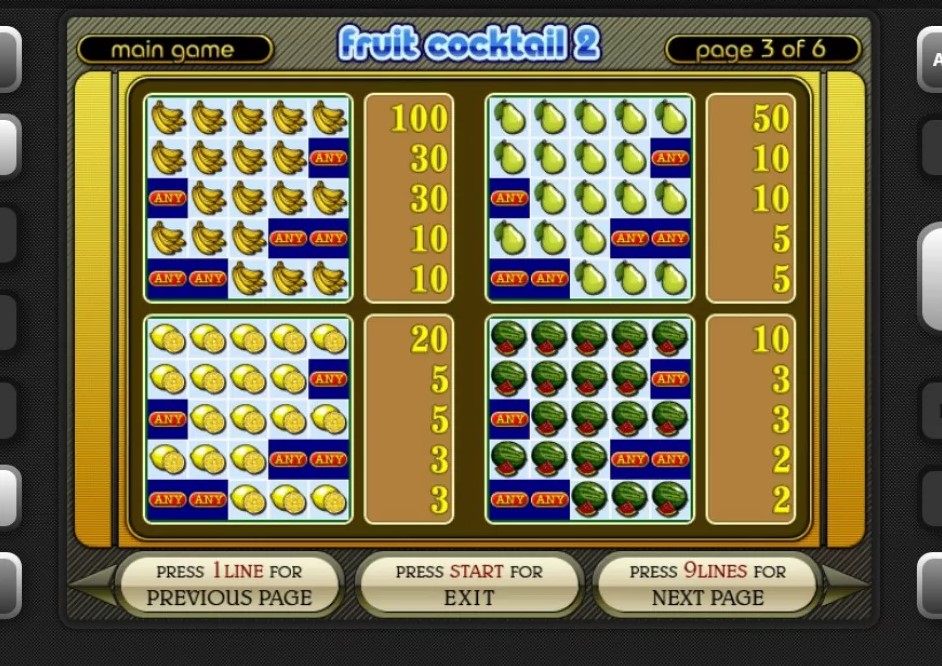Exit the paytable with the Start button

tap(469, 585)
